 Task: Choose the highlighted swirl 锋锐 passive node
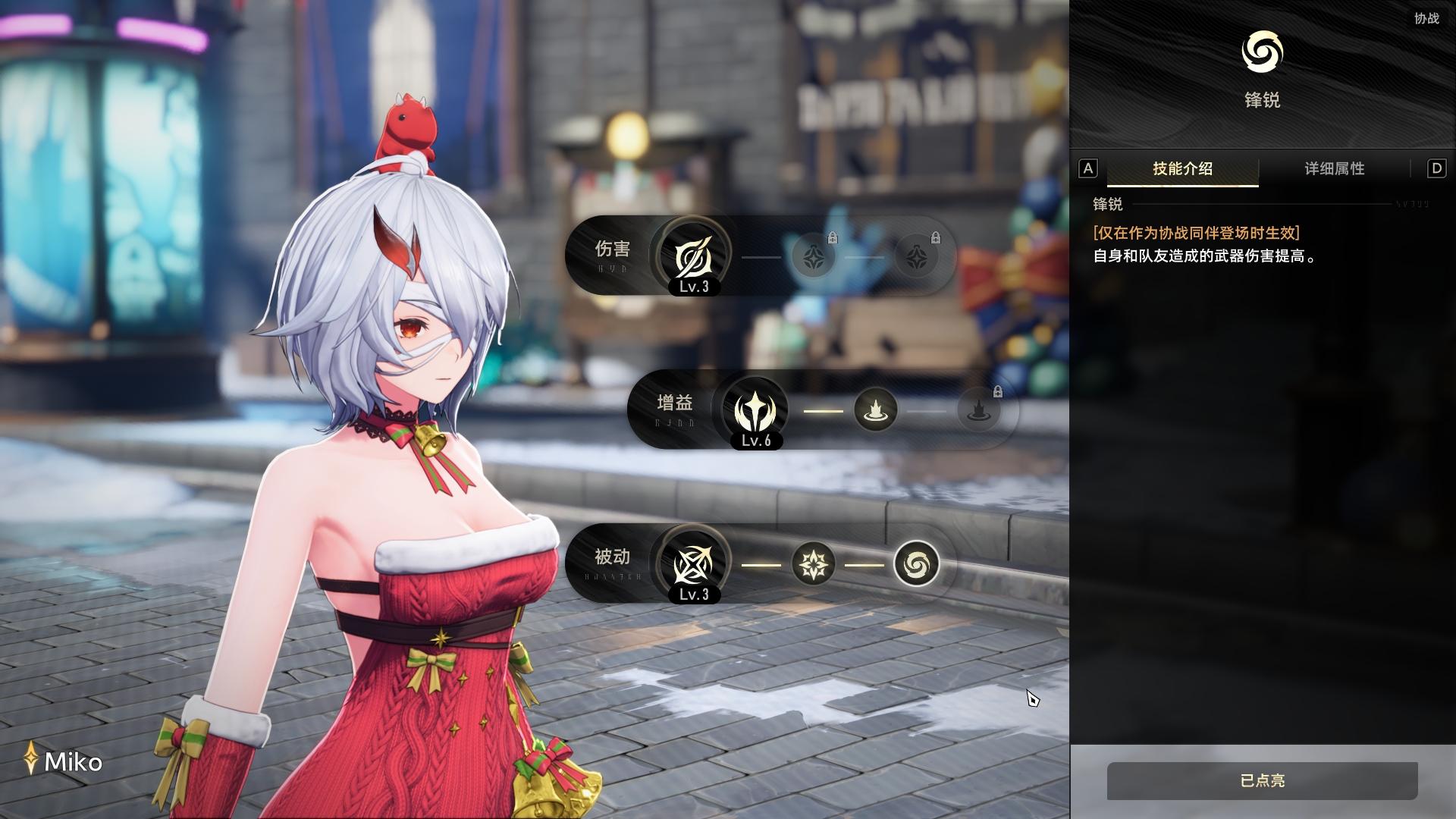pos(916,564)
